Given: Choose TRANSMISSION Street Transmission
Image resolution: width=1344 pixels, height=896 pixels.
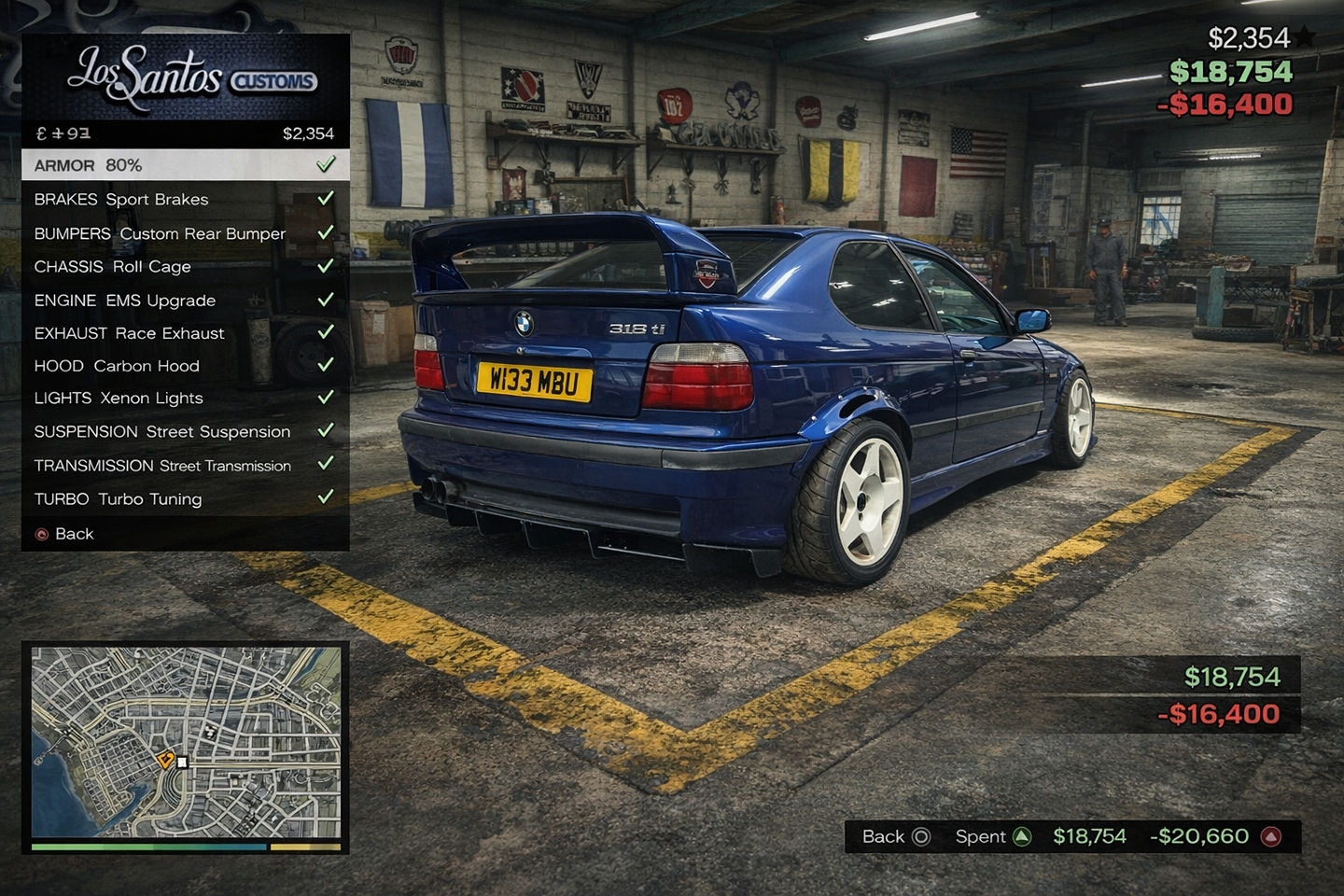Looking at the screenshot, I should point(185,465).
